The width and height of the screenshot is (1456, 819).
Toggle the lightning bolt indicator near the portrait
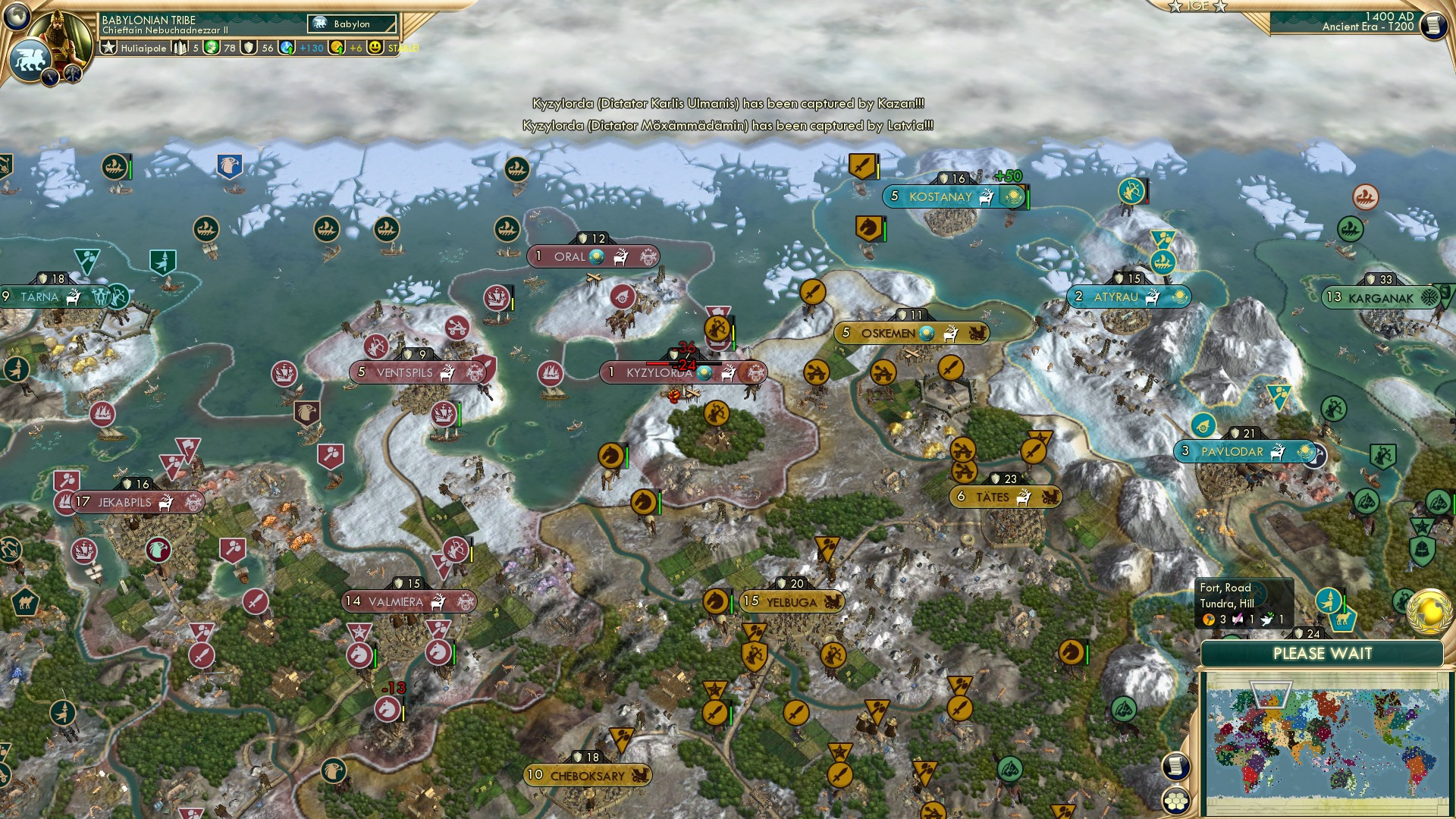(51, 76)
